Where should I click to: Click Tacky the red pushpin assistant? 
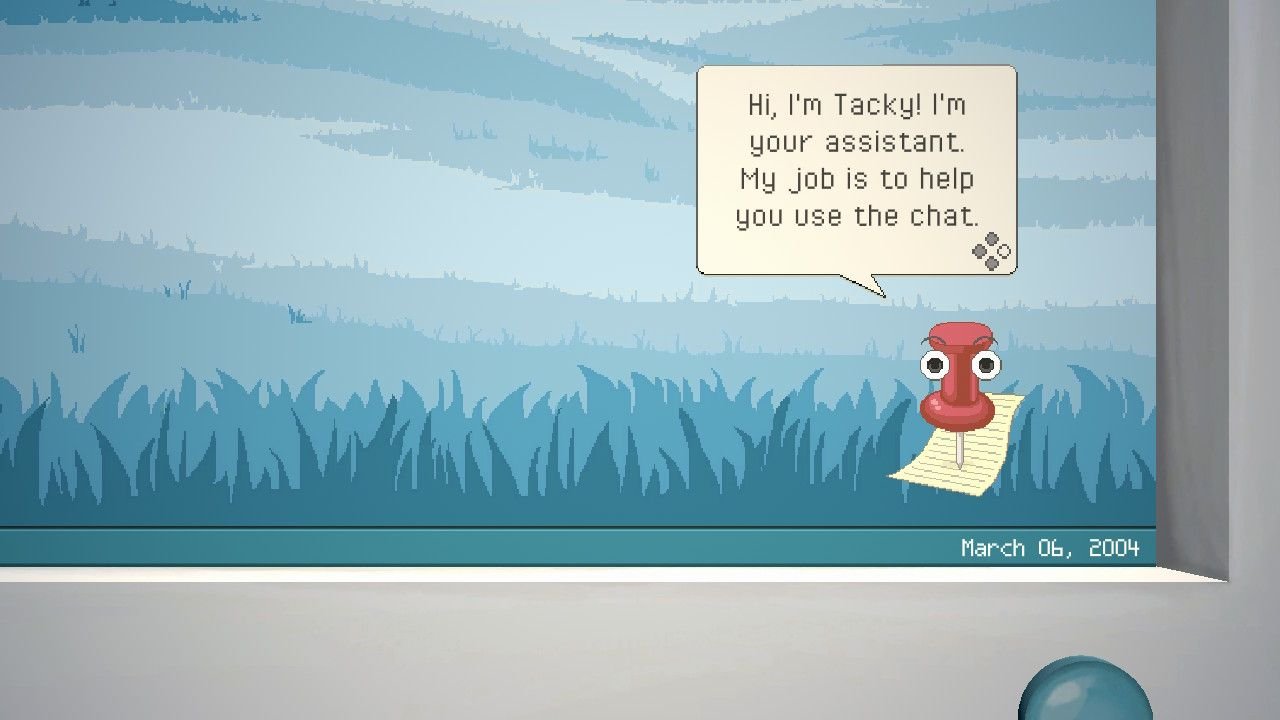958,380
